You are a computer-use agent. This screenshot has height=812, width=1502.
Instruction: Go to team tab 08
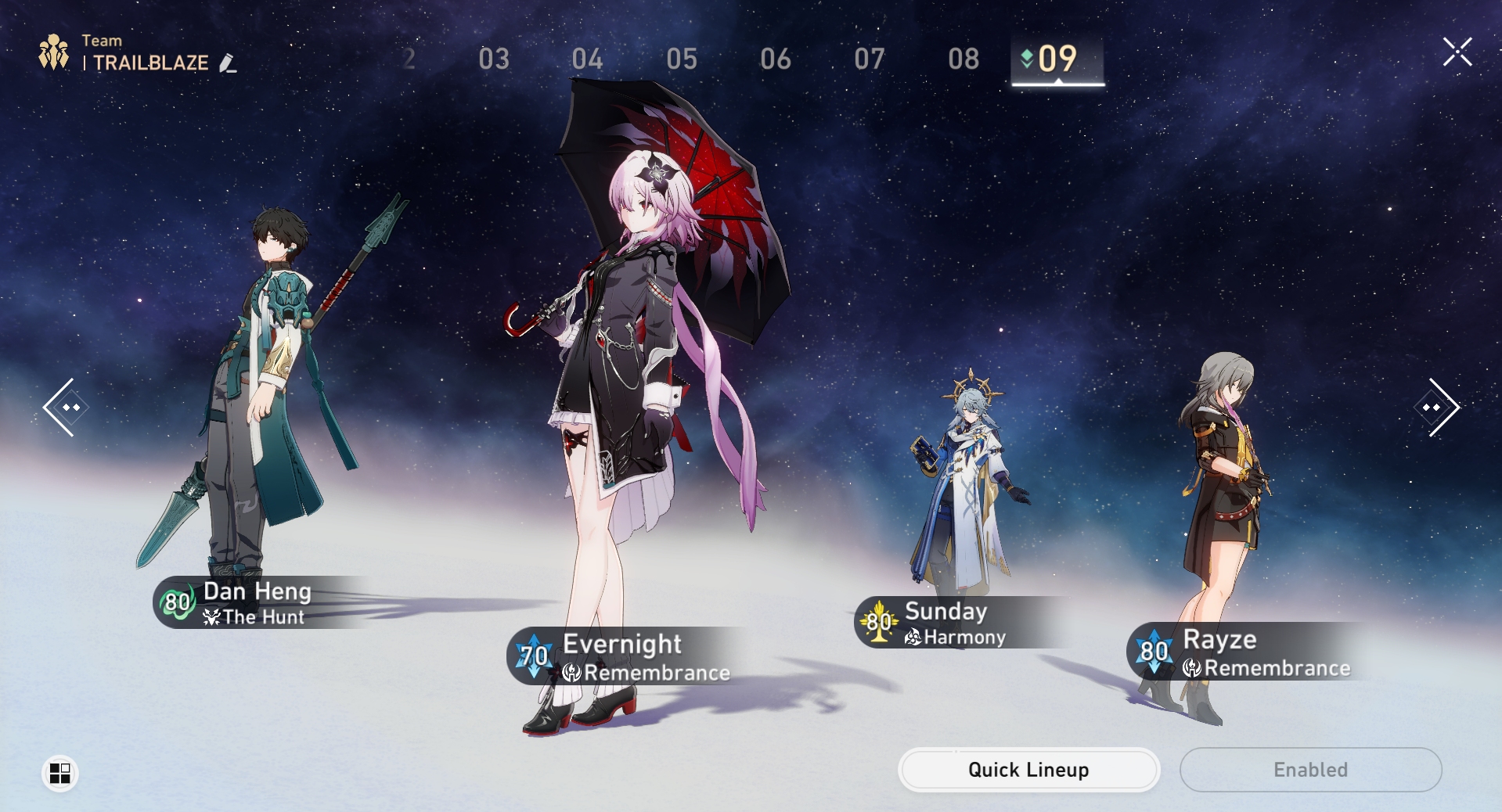pos(964,59)
